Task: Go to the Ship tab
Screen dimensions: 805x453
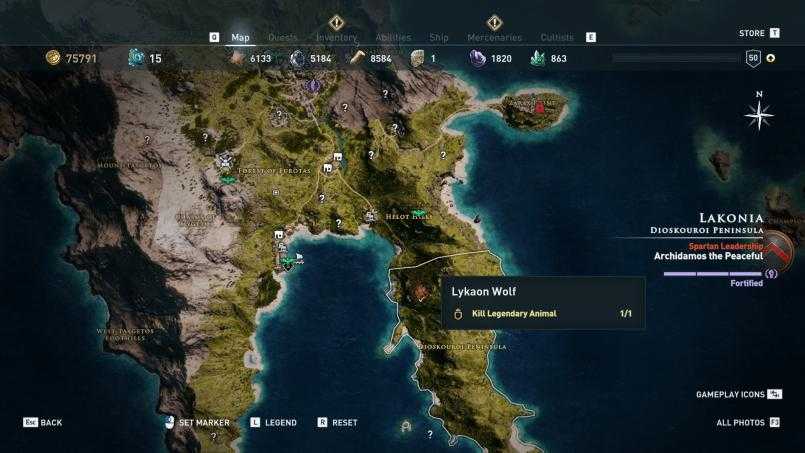Action: (438, 38)
